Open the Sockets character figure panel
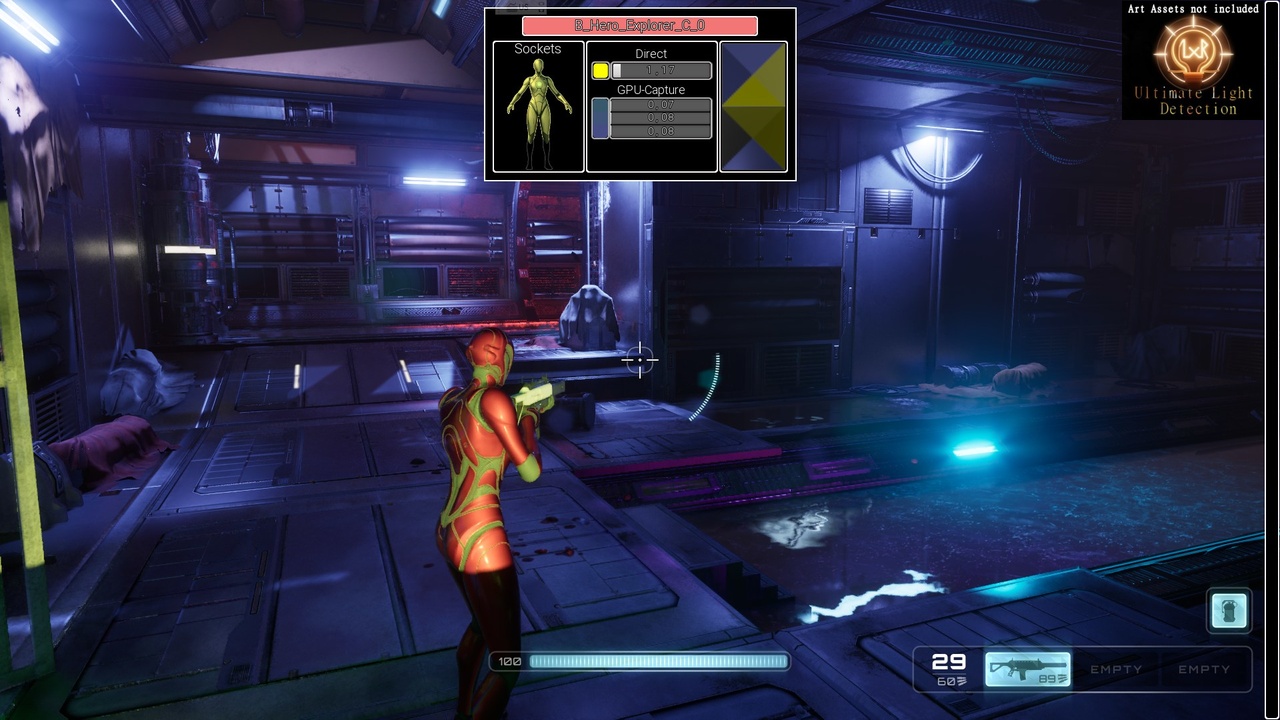 pos(538,106)
